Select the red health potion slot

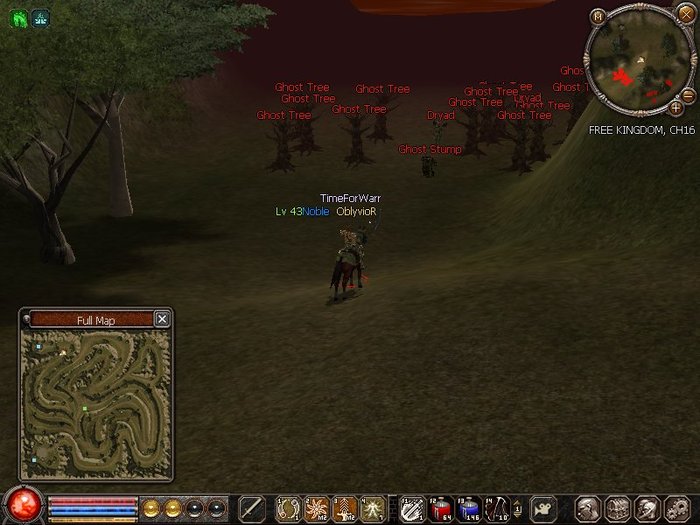tap(441, 508)
